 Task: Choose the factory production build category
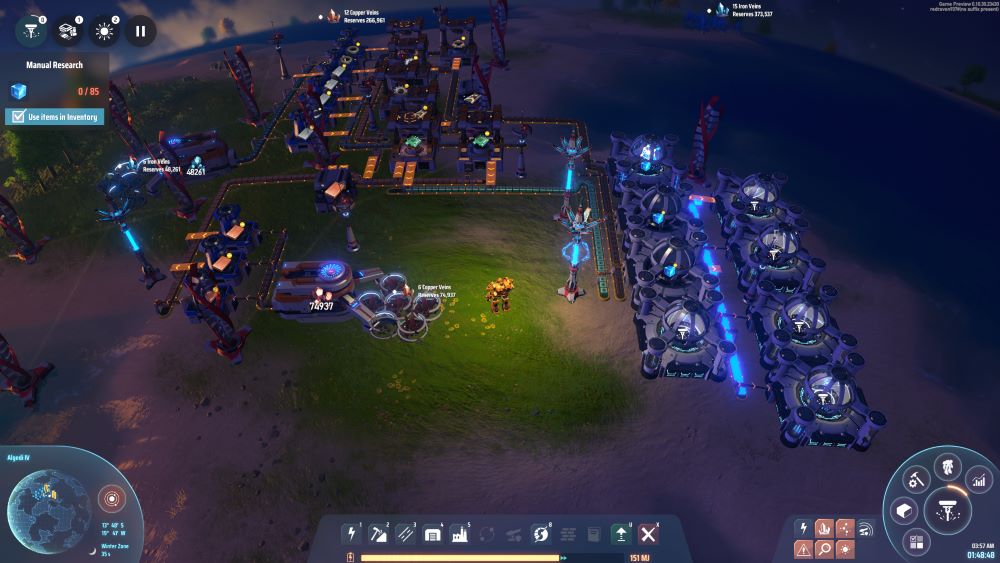click(459, 534)
